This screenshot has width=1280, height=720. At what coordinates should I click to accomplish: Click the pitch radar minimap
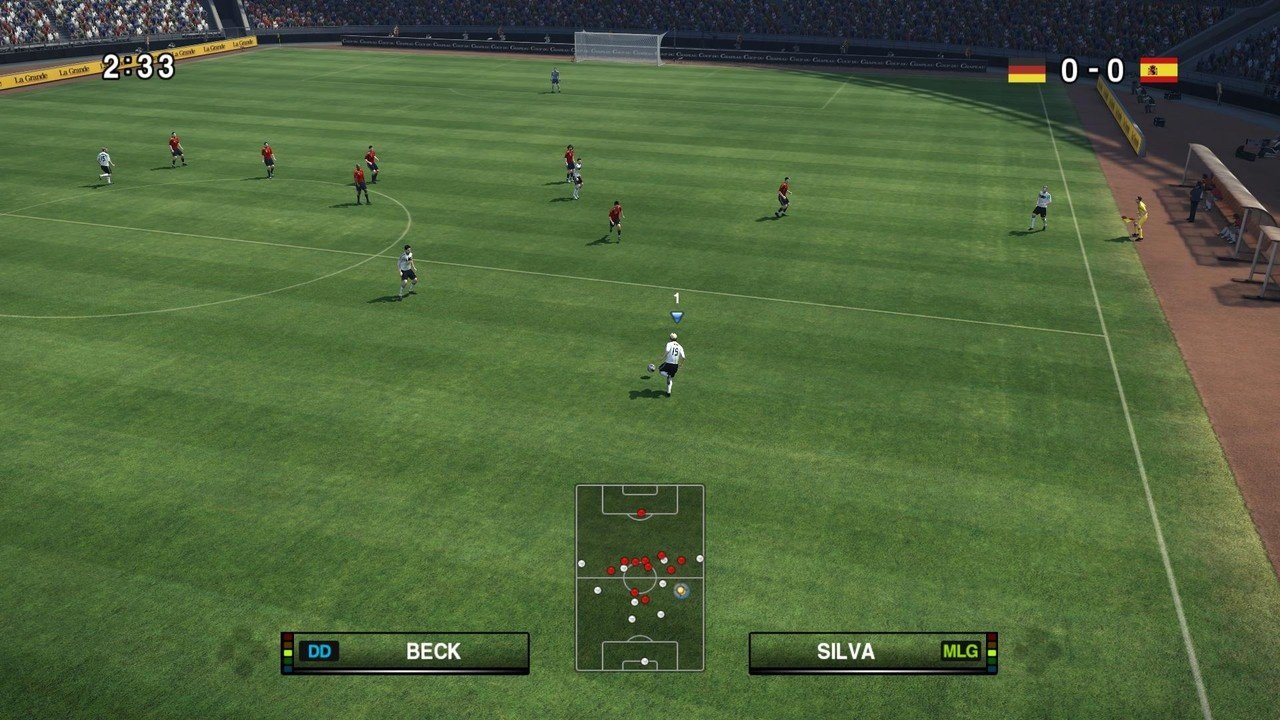(x=640, y=577)
